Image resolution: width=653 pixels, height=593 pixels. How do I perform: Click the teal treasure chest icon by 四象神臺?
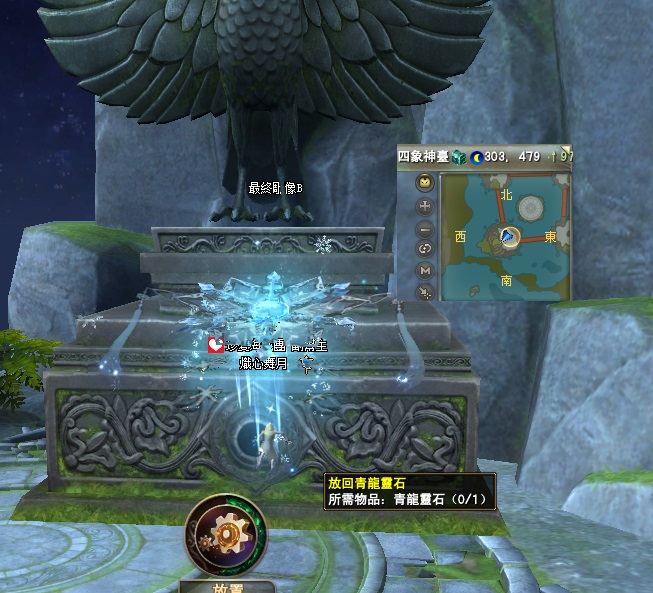(x=458, y=156)
